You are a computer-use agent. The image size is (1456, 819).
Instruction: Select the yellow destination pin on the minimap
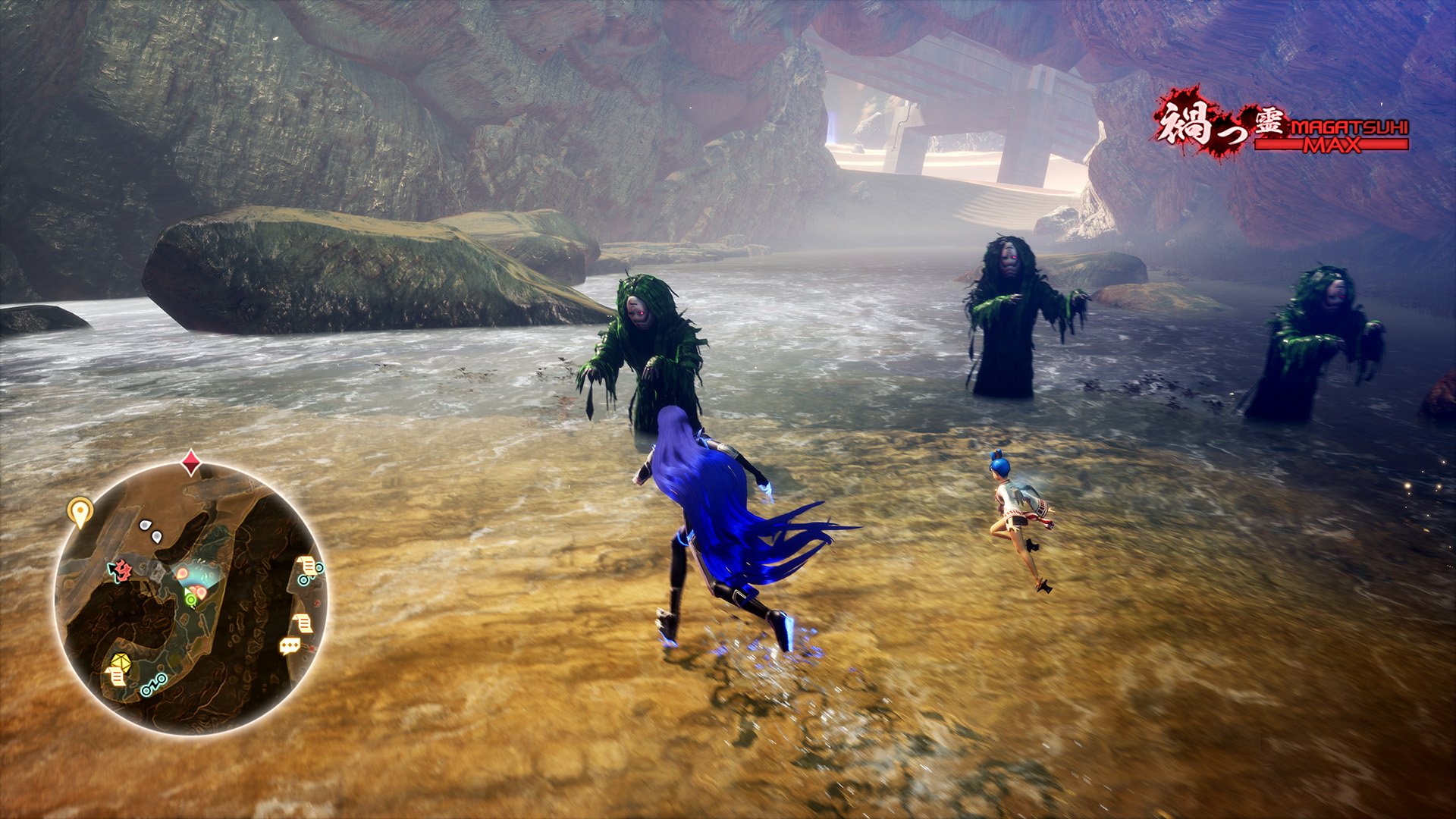click(x=79, y=508)
